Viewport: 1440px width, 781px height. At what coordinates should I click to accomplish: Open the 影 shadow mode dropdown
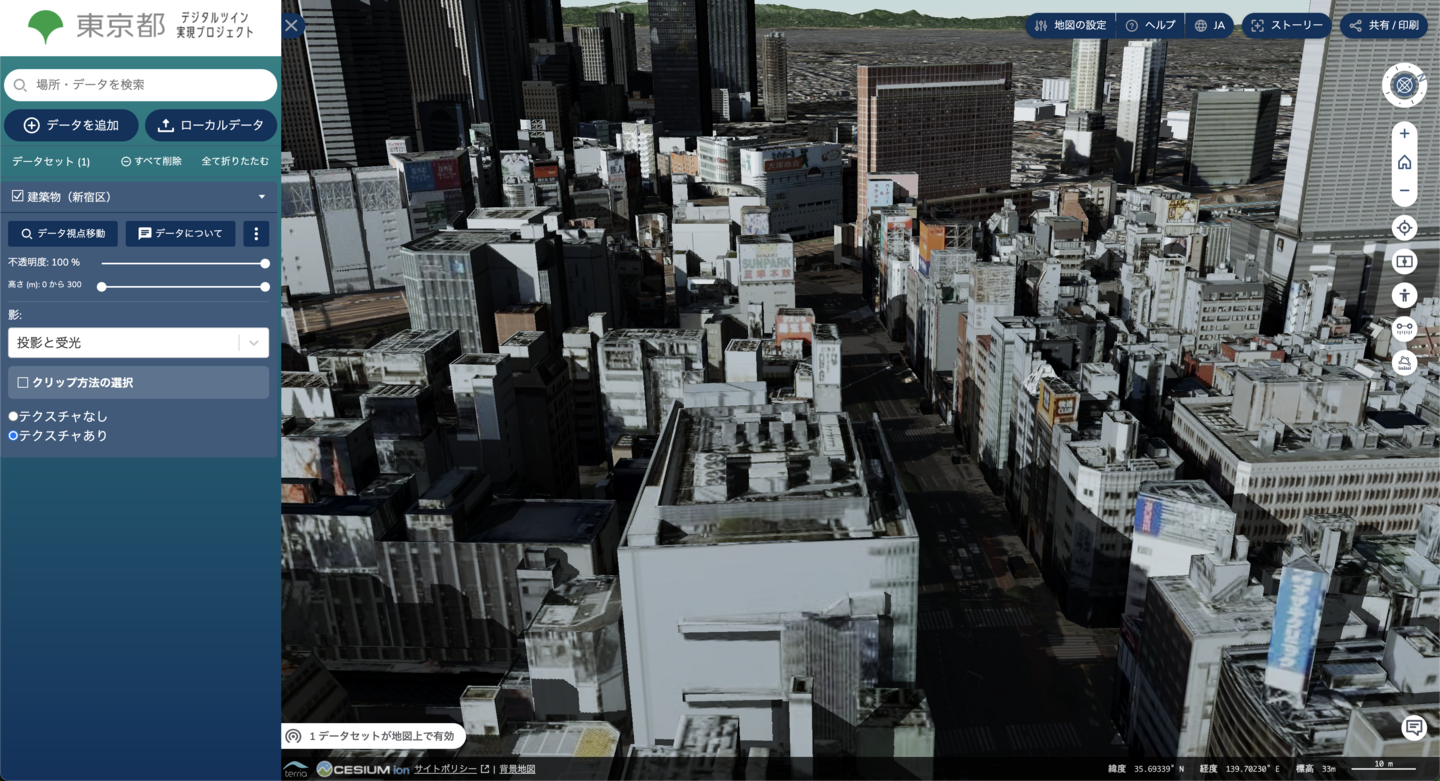(138, 342)
